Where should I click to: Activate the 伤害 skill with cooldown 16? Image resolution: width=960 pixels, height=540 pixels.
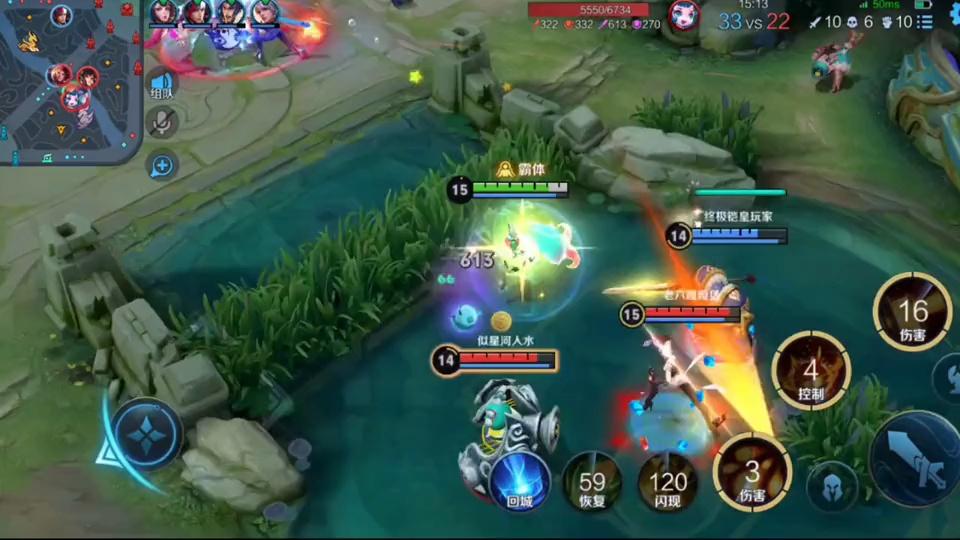tap(912, 313)
